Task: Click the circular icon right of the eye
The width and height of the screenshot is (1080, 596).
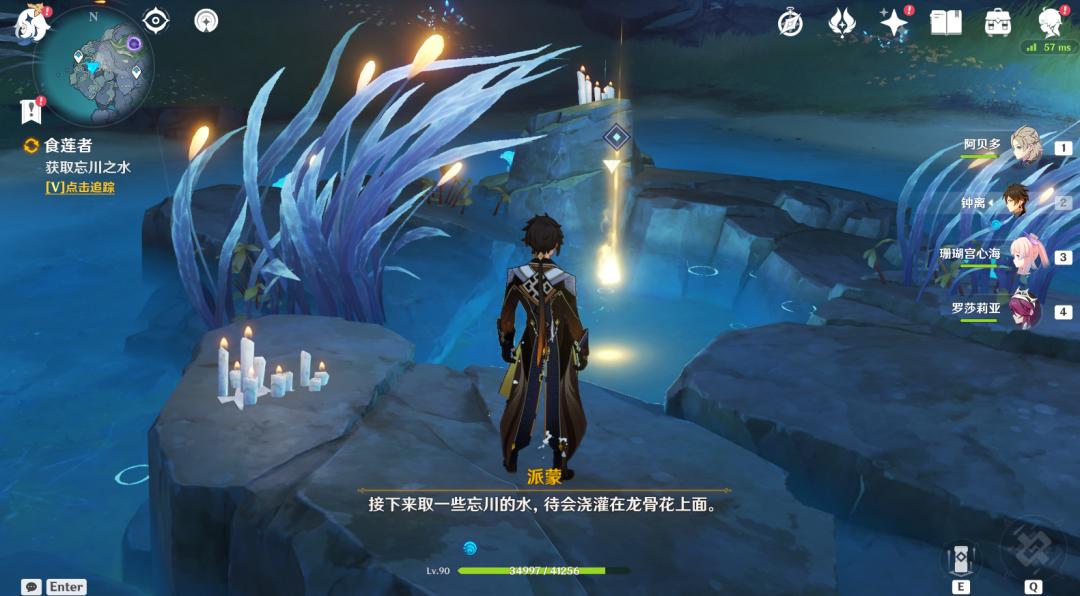Action: [x=207, y=20]
